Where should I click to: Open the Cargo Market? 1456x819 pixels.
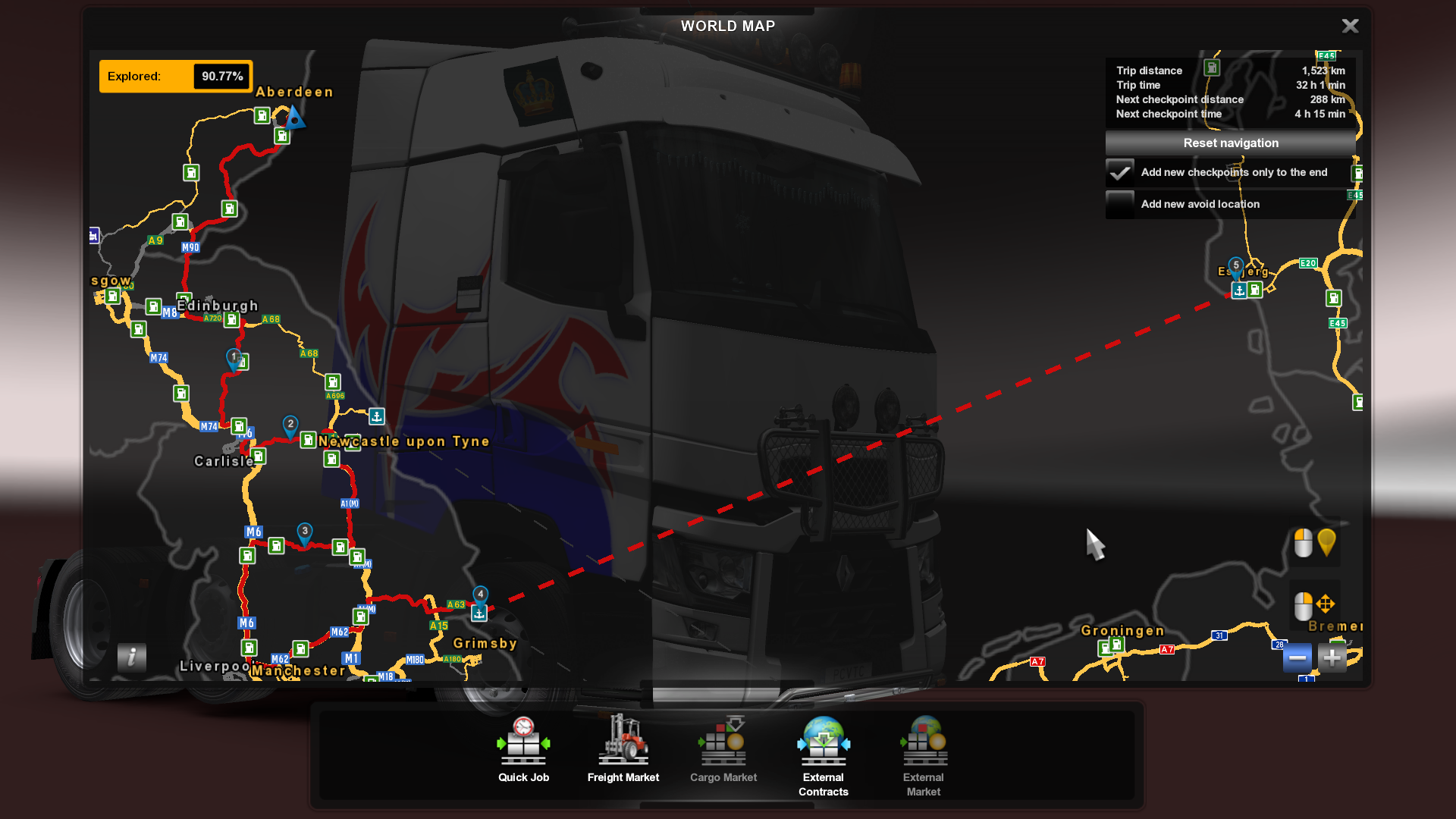[723, 749]
